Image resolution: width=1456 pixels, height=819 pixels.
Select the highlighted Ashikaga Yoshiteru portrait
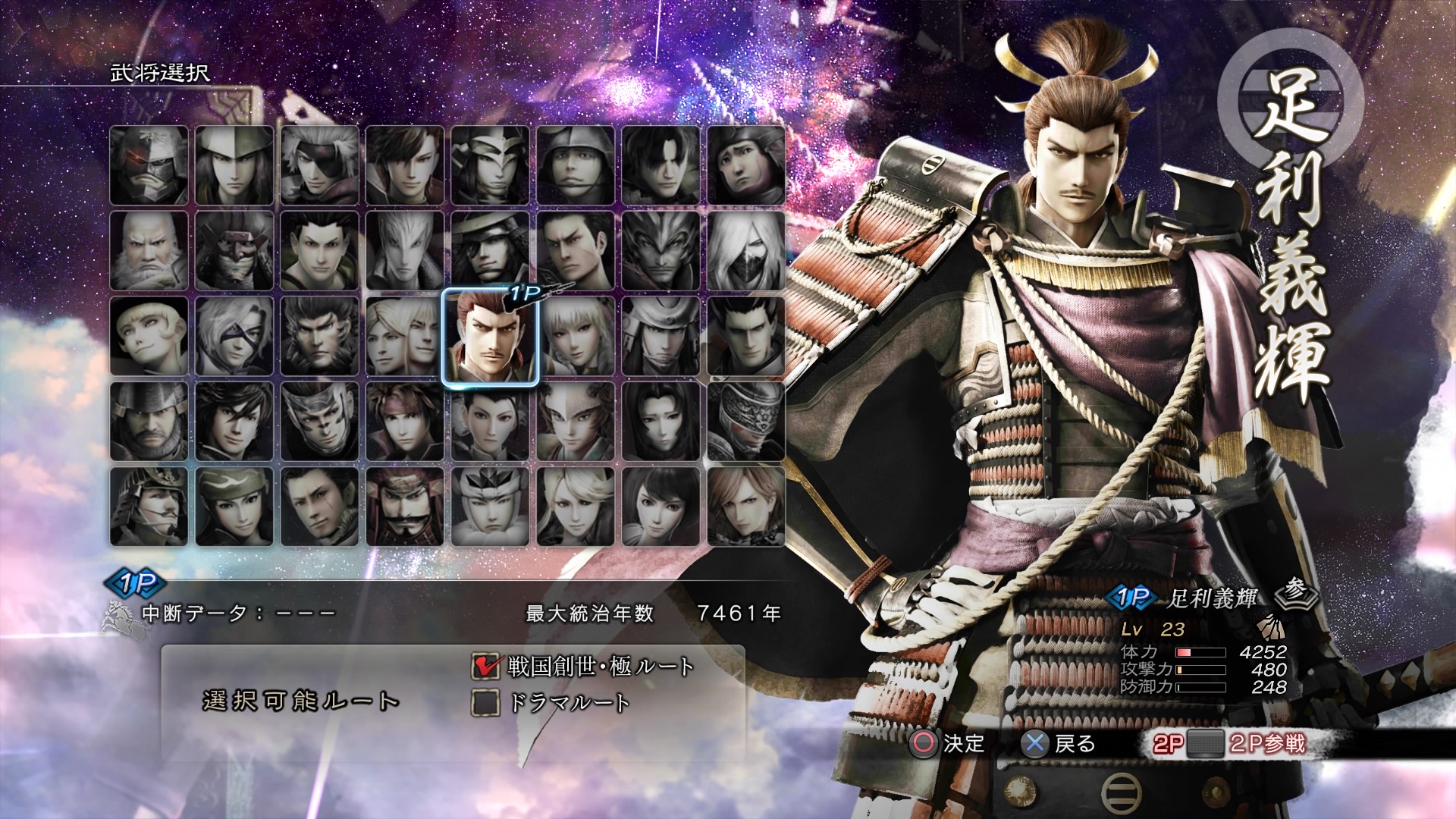click(x=490, y=337)
